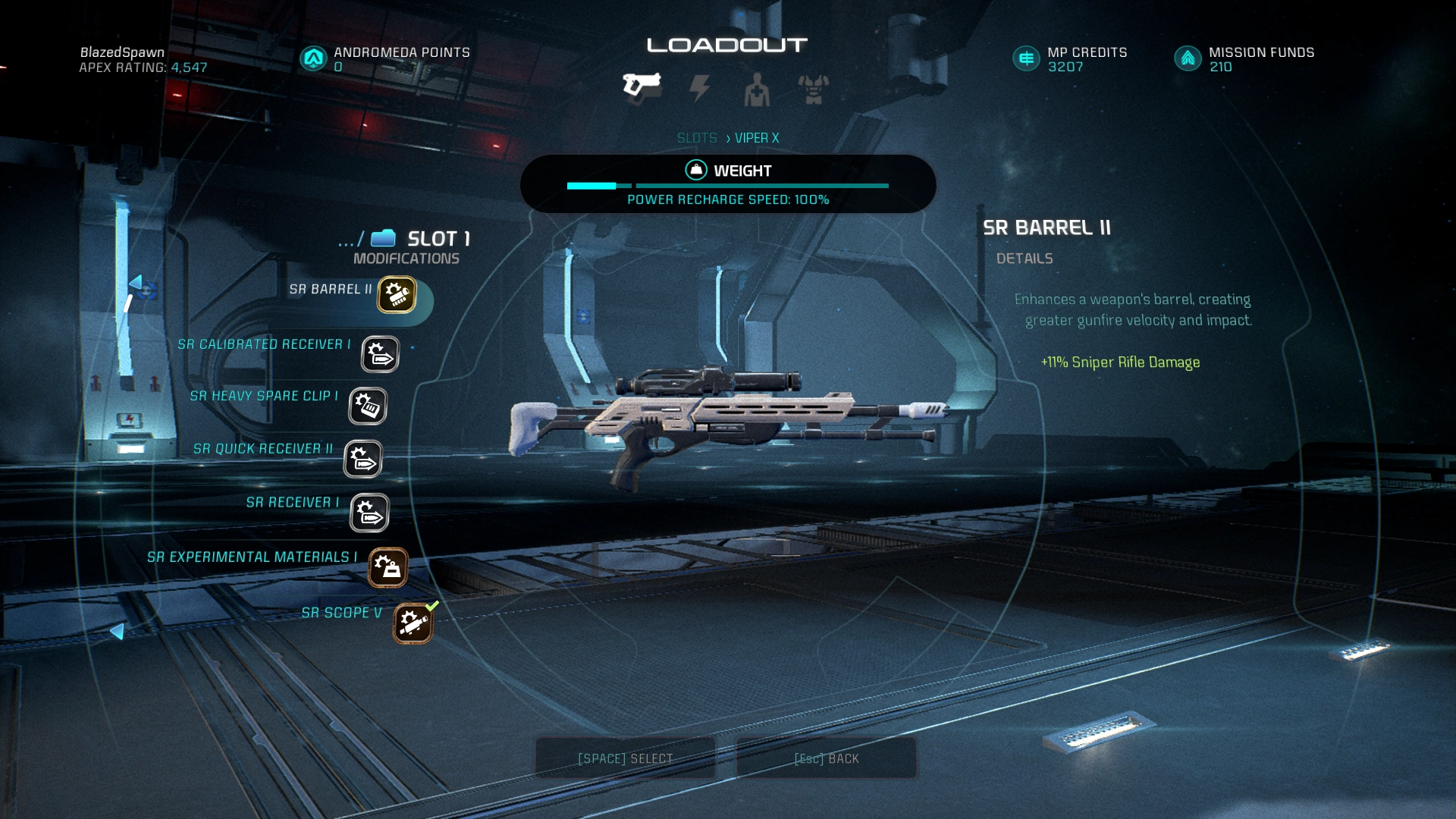Choose SR Calibrated Receiver I mod
The width and height of the screenshot is (1456, 819).
click(x=379, y=354)
